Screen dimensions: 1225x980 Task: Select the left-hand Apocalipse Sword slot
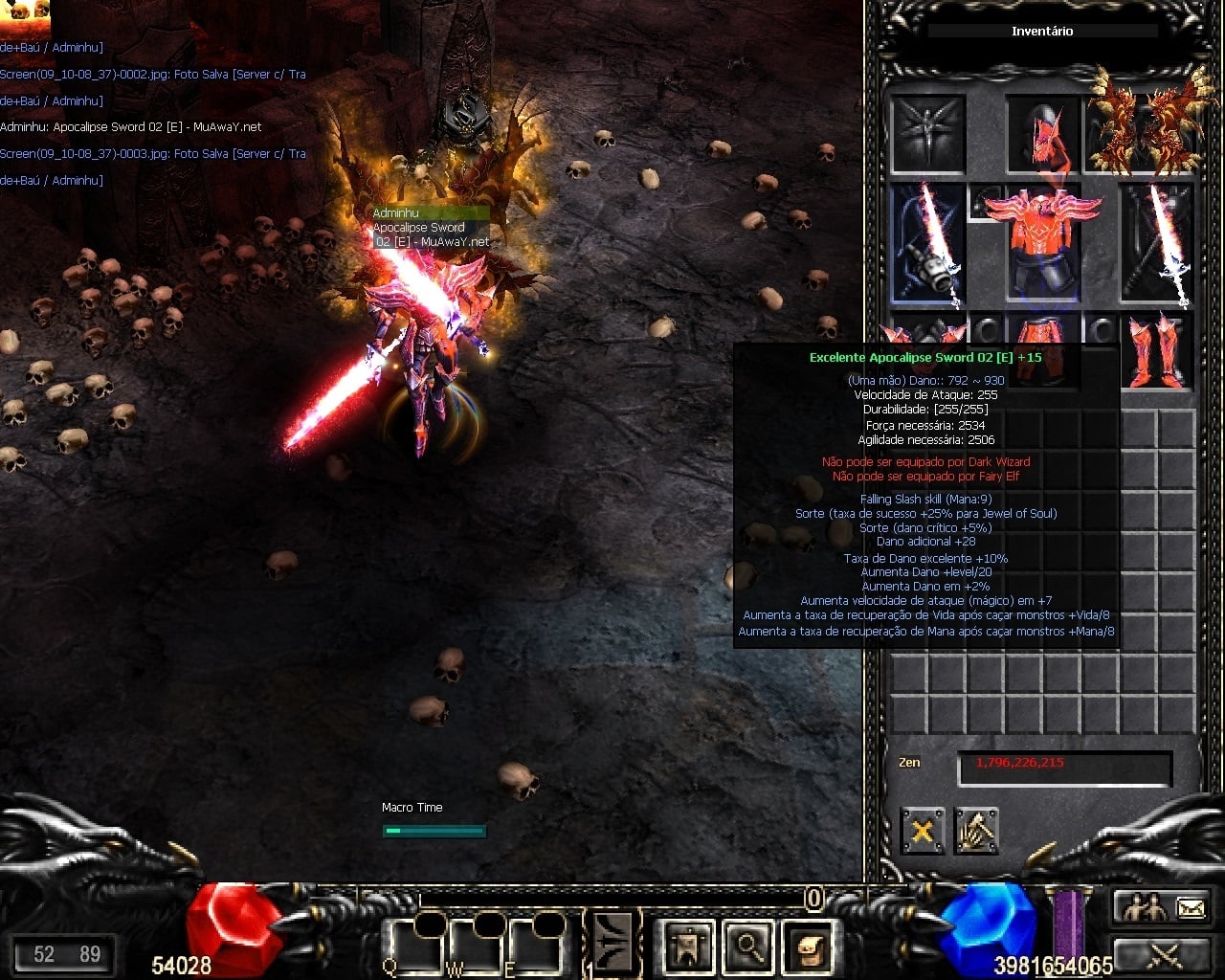(928, 244)
